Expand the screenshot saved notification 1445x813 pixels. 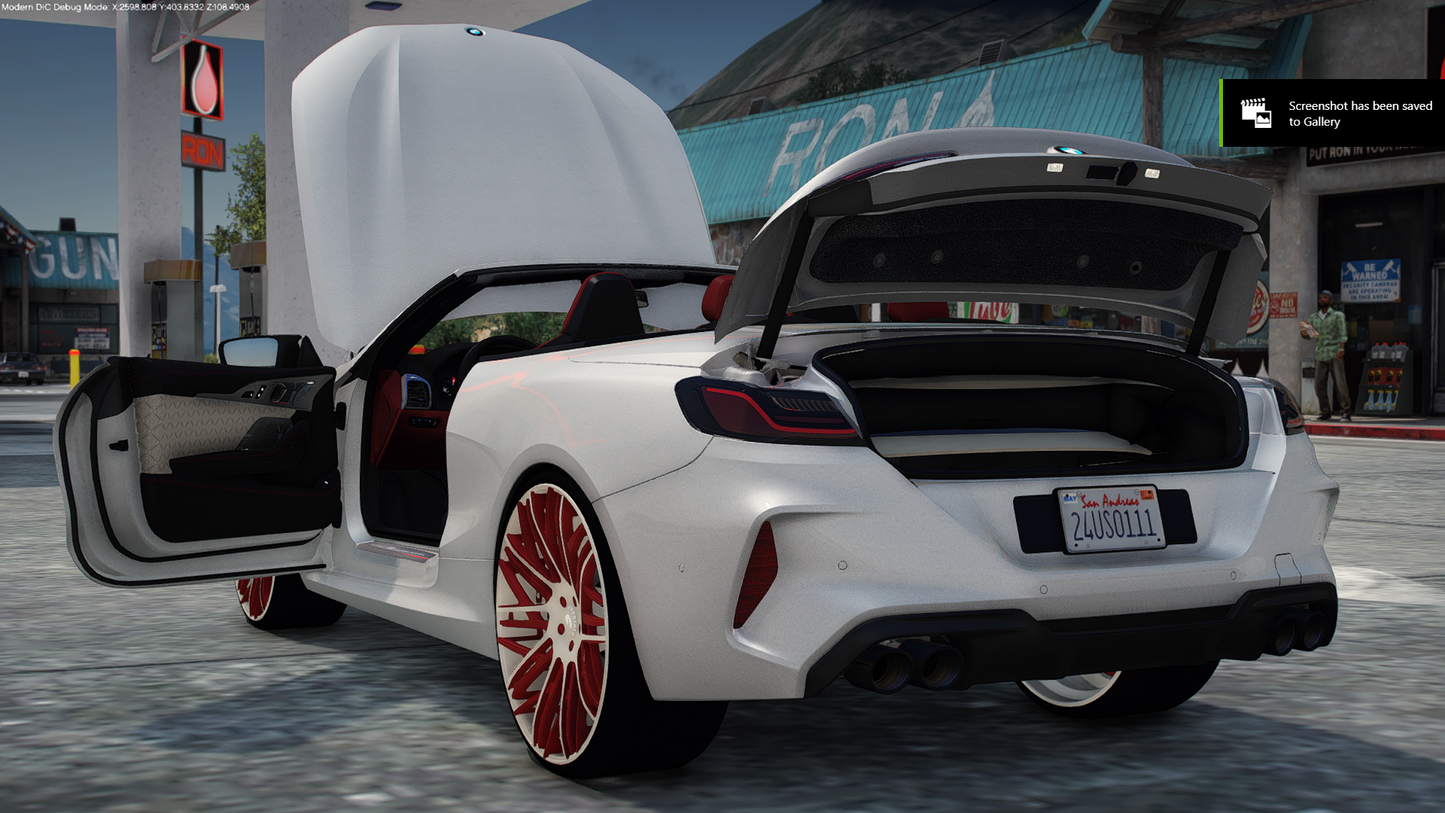1330,113
